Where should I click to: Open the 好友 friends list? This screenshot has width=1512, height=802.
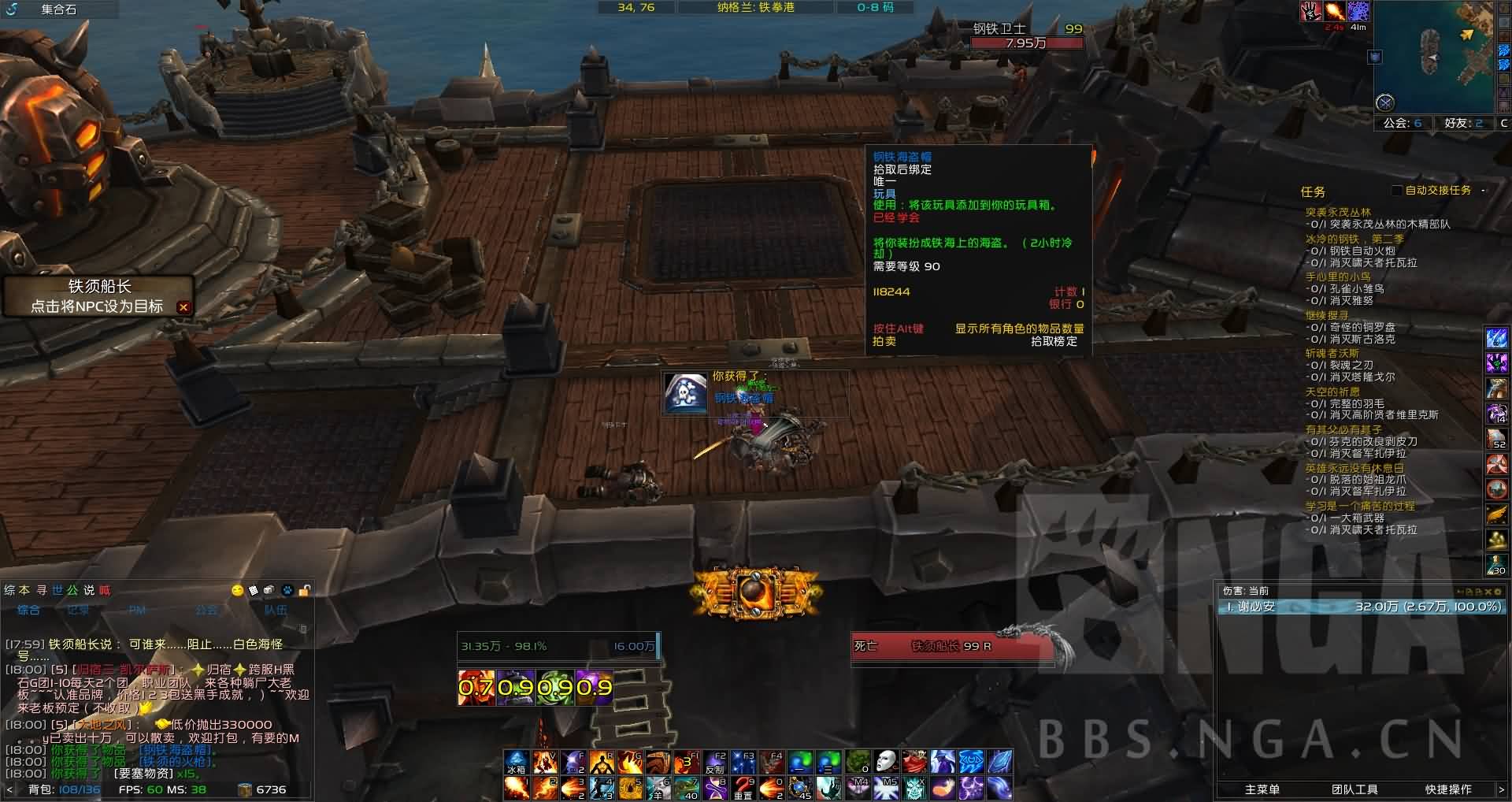pos(1463,123)
